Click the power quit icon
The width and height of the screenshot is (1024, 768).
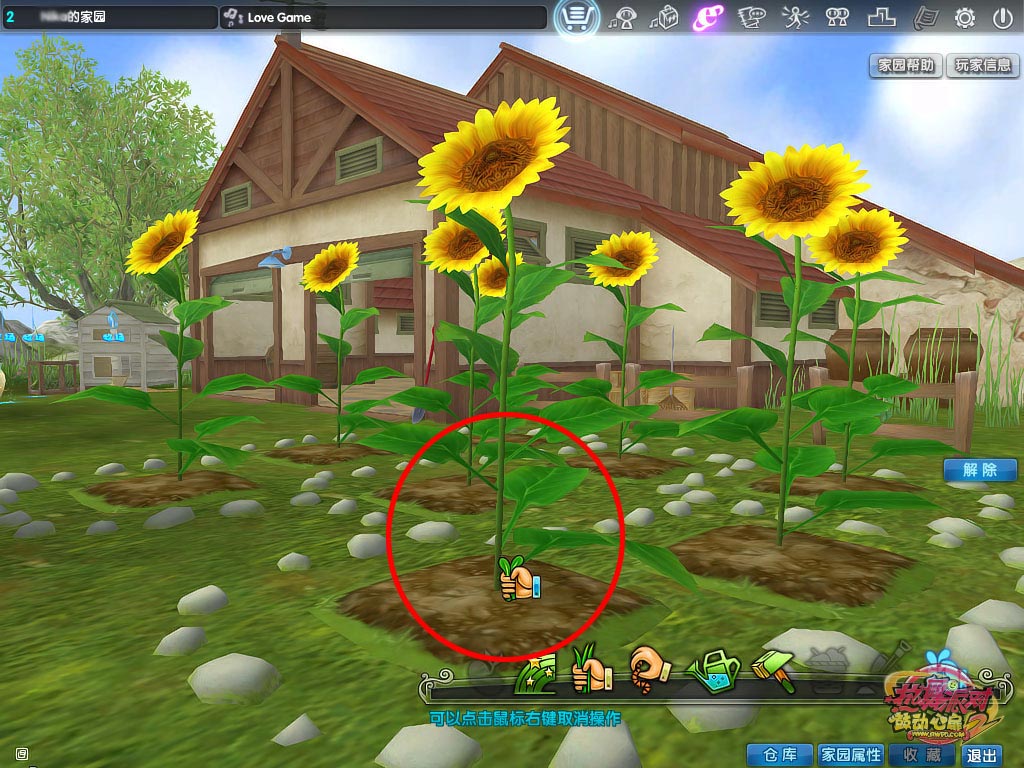coord(1002,17)
